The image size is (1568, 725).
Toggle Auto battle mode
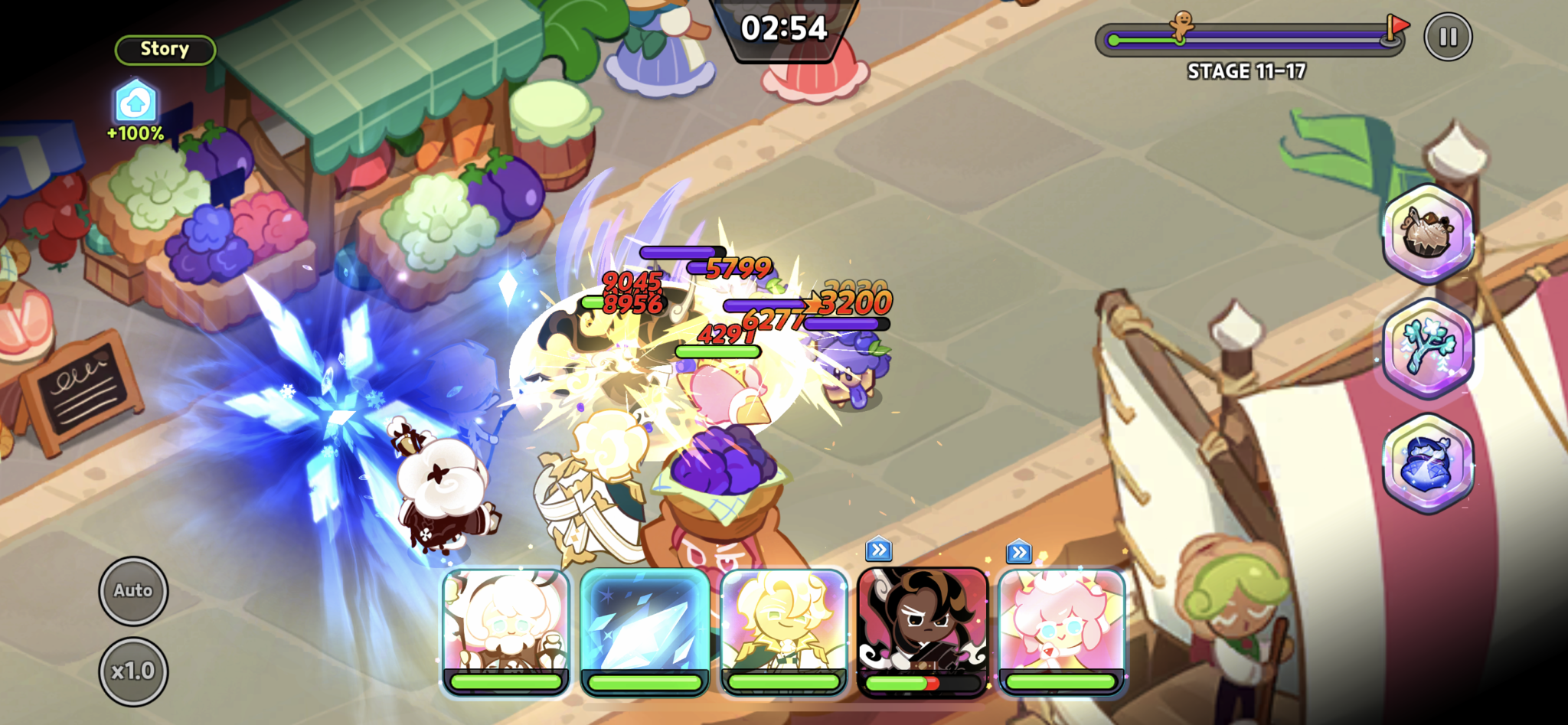point(134,590)
